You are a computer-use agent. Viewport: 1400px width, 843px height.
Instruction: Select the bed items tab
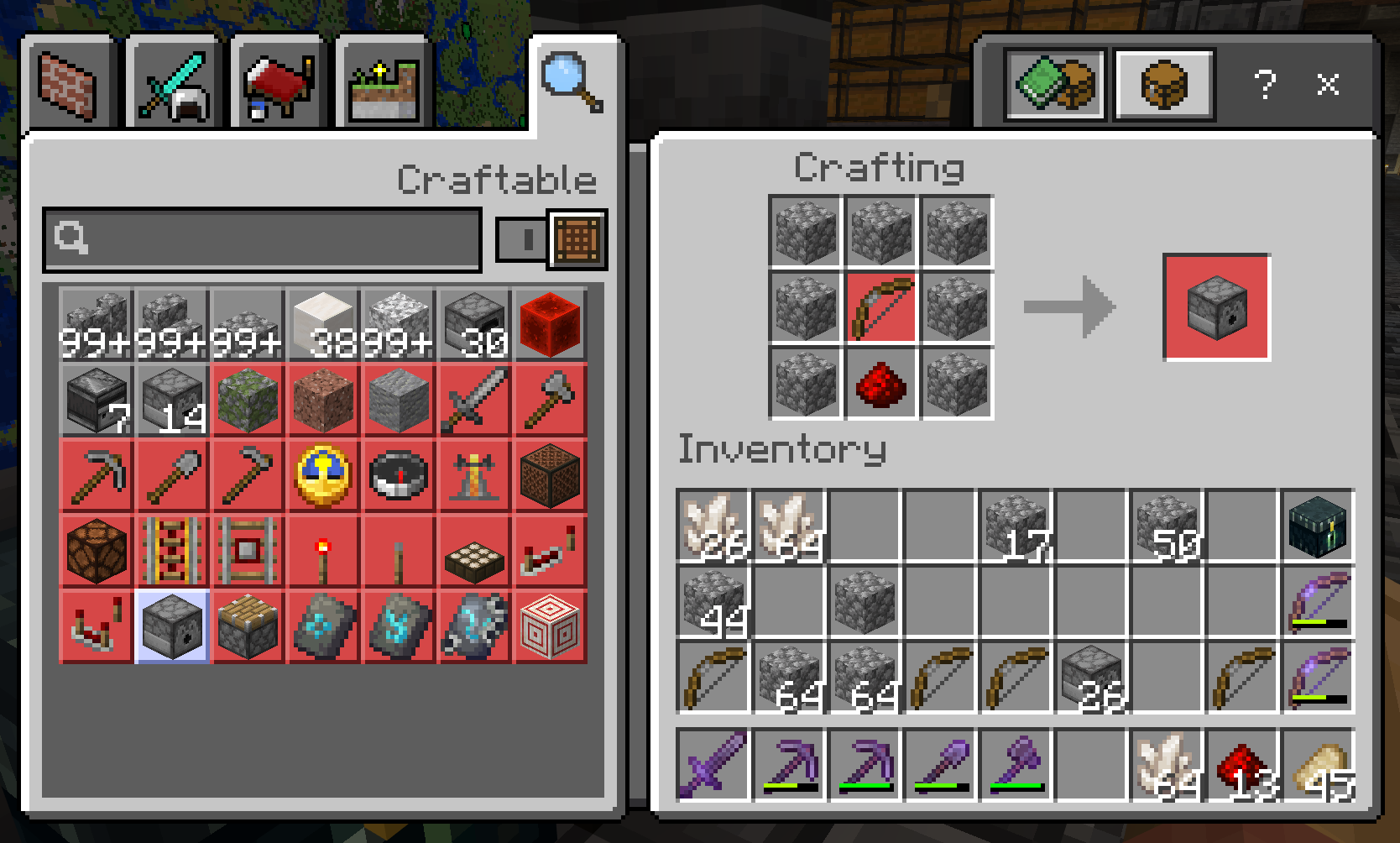[279, 86]
